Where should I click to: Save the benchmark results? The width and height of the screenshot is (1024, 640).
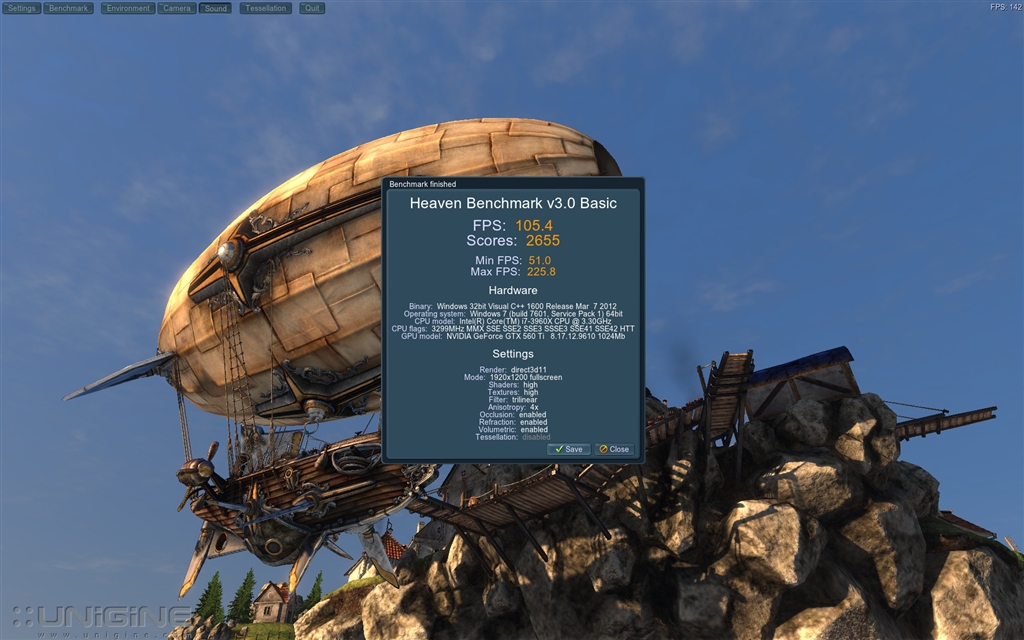(569, 449)
